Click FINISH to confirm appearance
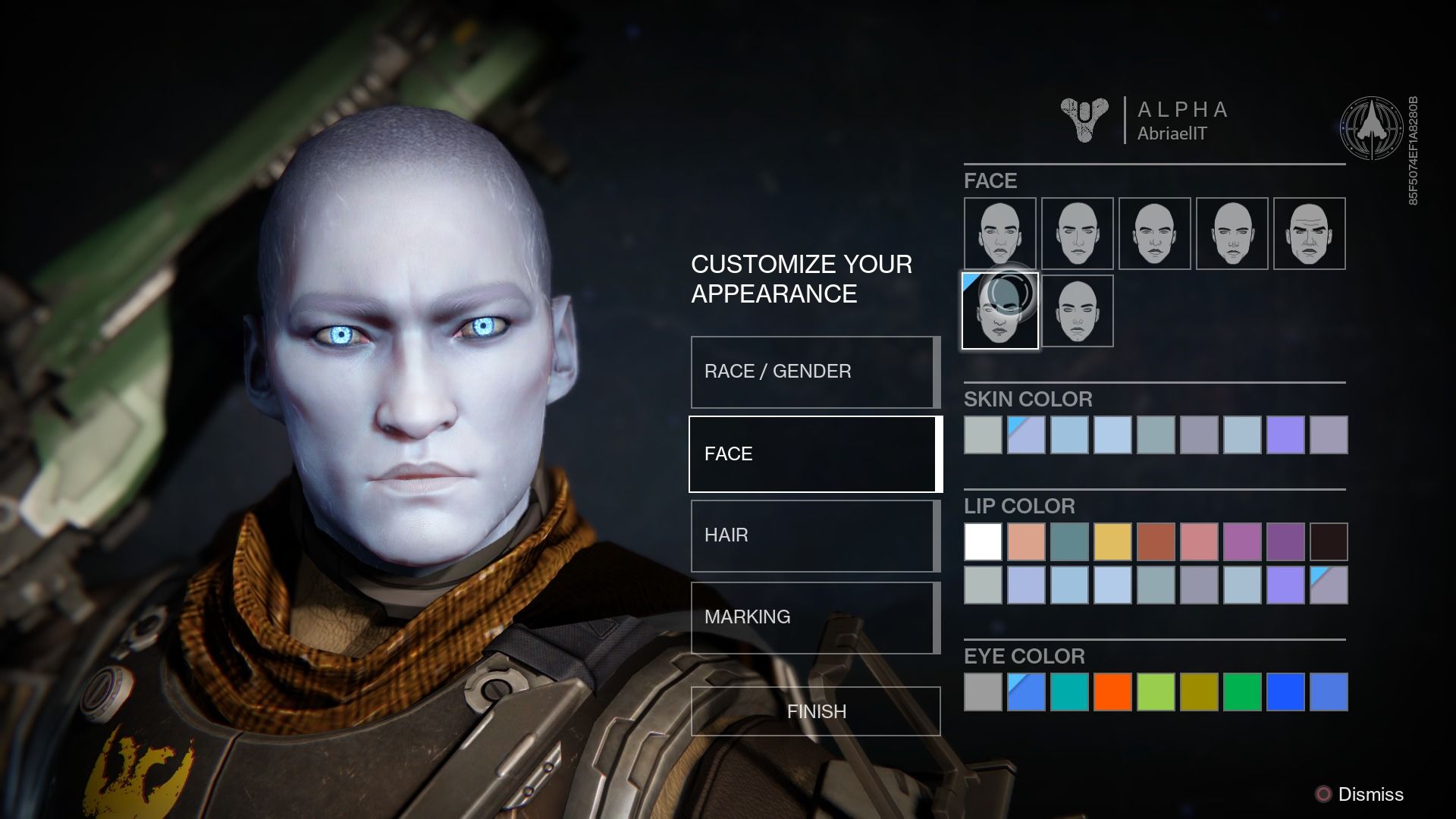 (814, 711)
